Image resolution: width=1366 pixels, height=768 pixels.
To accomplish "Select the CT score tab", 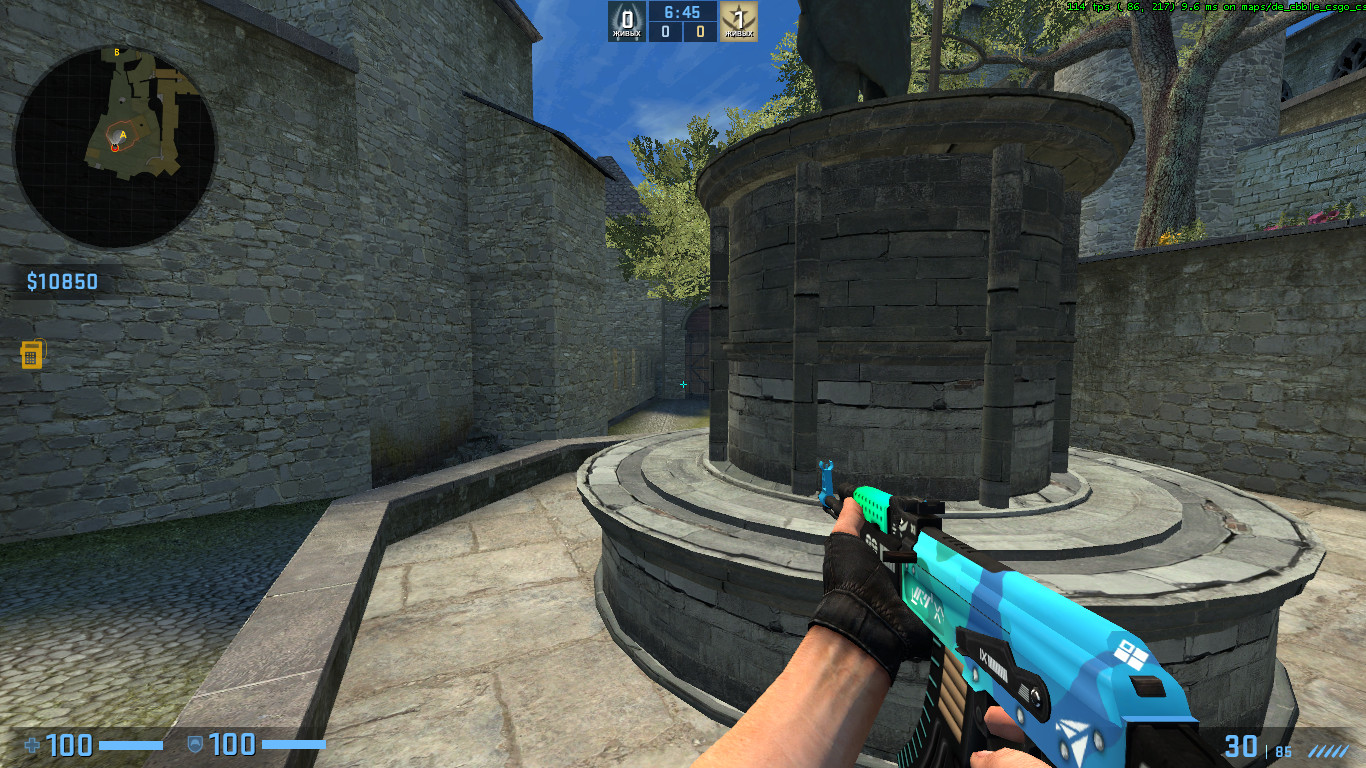I will click(663, 32).
